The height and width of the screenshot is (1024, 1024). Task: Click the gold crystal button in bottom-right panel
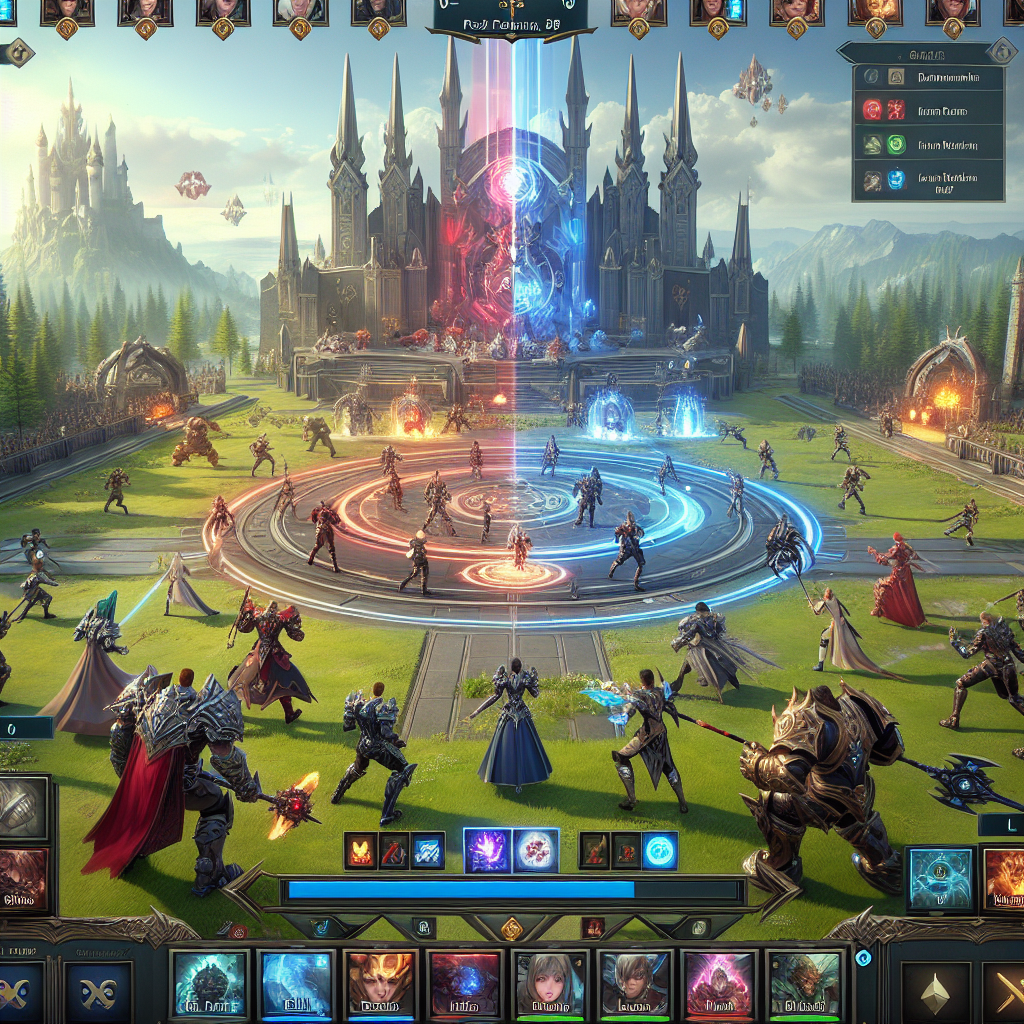tap(936, 994)
